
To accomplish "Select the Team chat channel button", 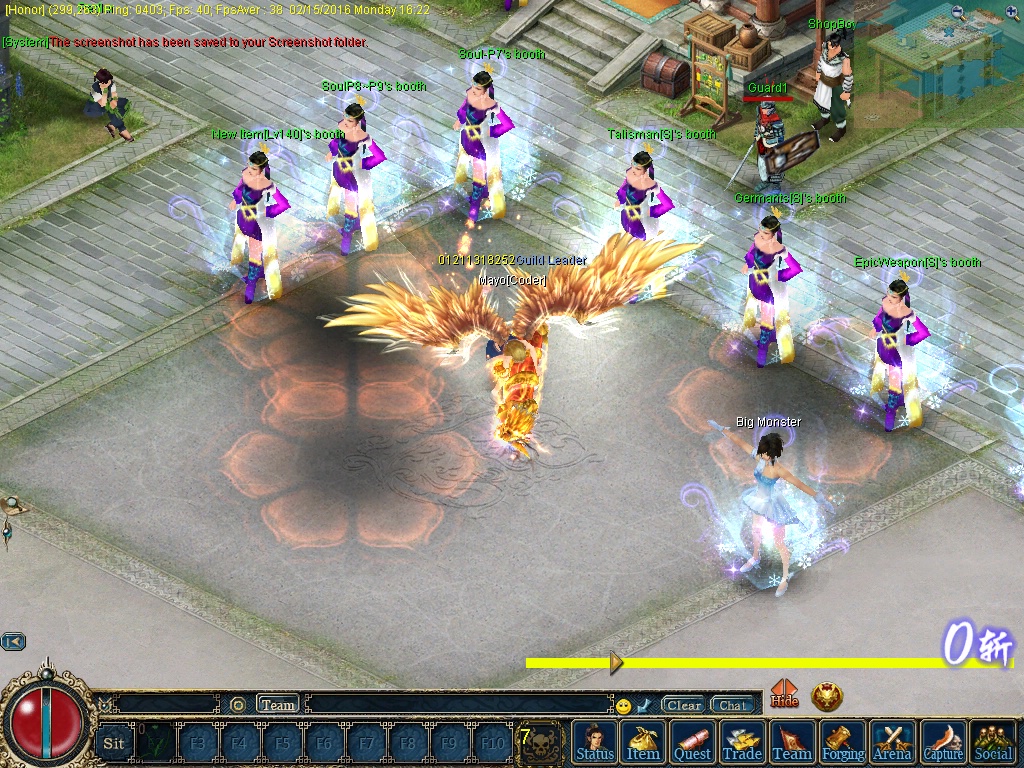I will [278, 704].
